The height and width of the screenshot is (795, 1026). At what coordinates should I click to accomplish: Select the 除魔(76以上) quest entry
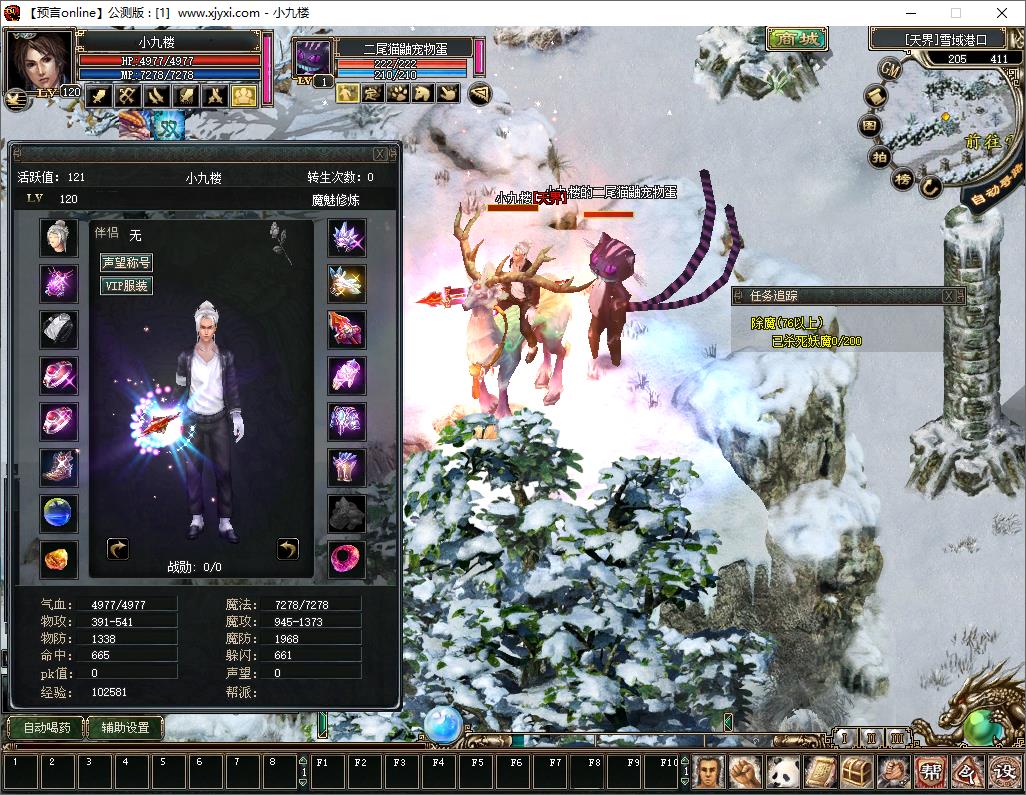point(786,323)
